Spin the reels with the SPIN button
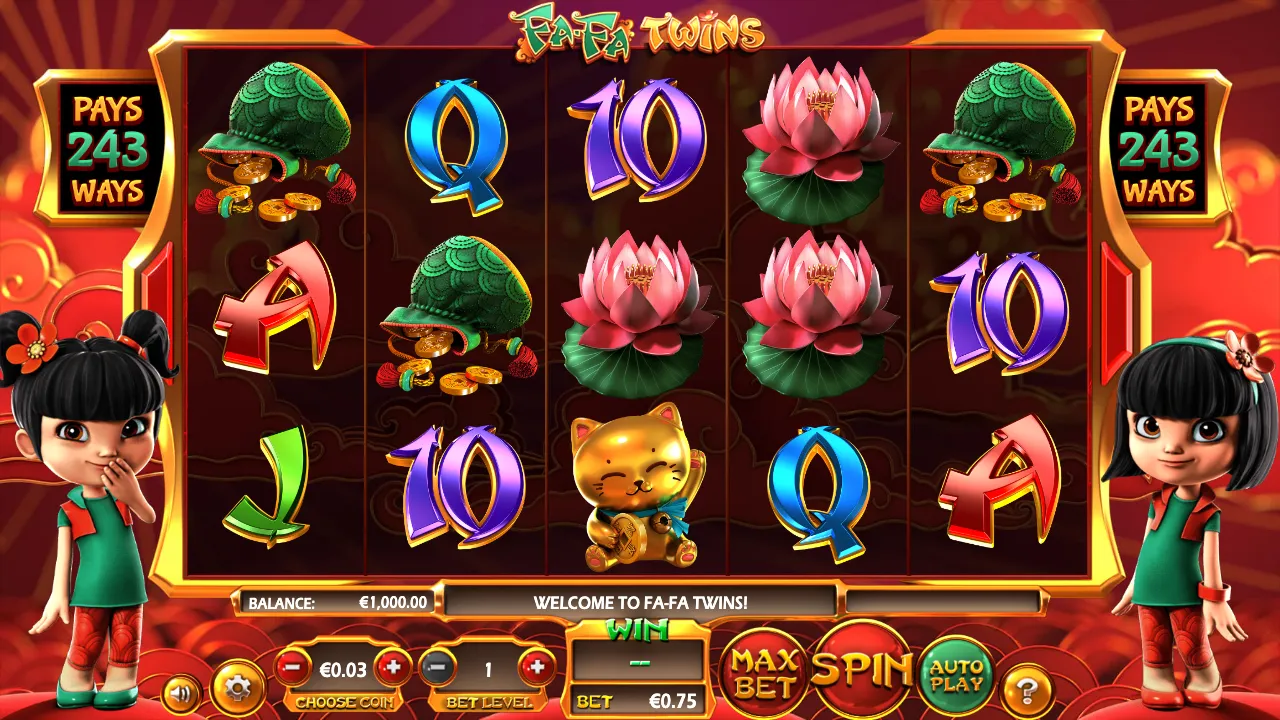 [861, 668]
